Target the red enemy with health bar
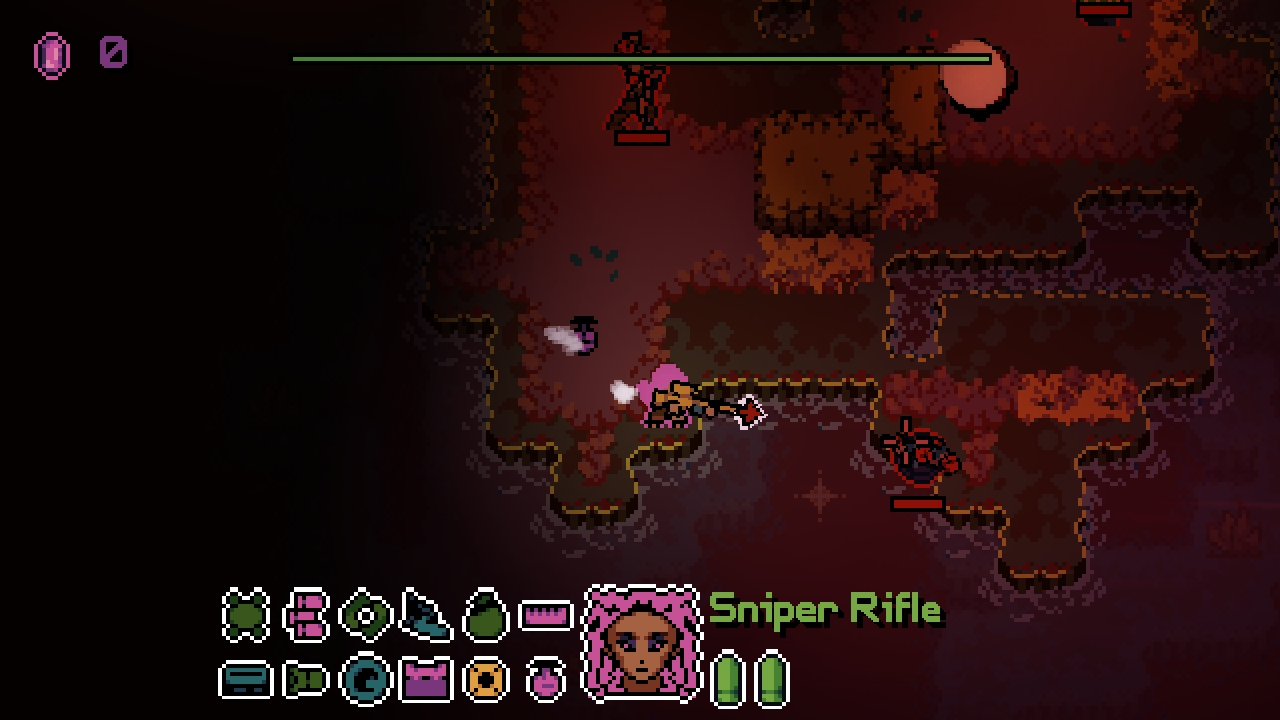 click(x=920, y=455)
